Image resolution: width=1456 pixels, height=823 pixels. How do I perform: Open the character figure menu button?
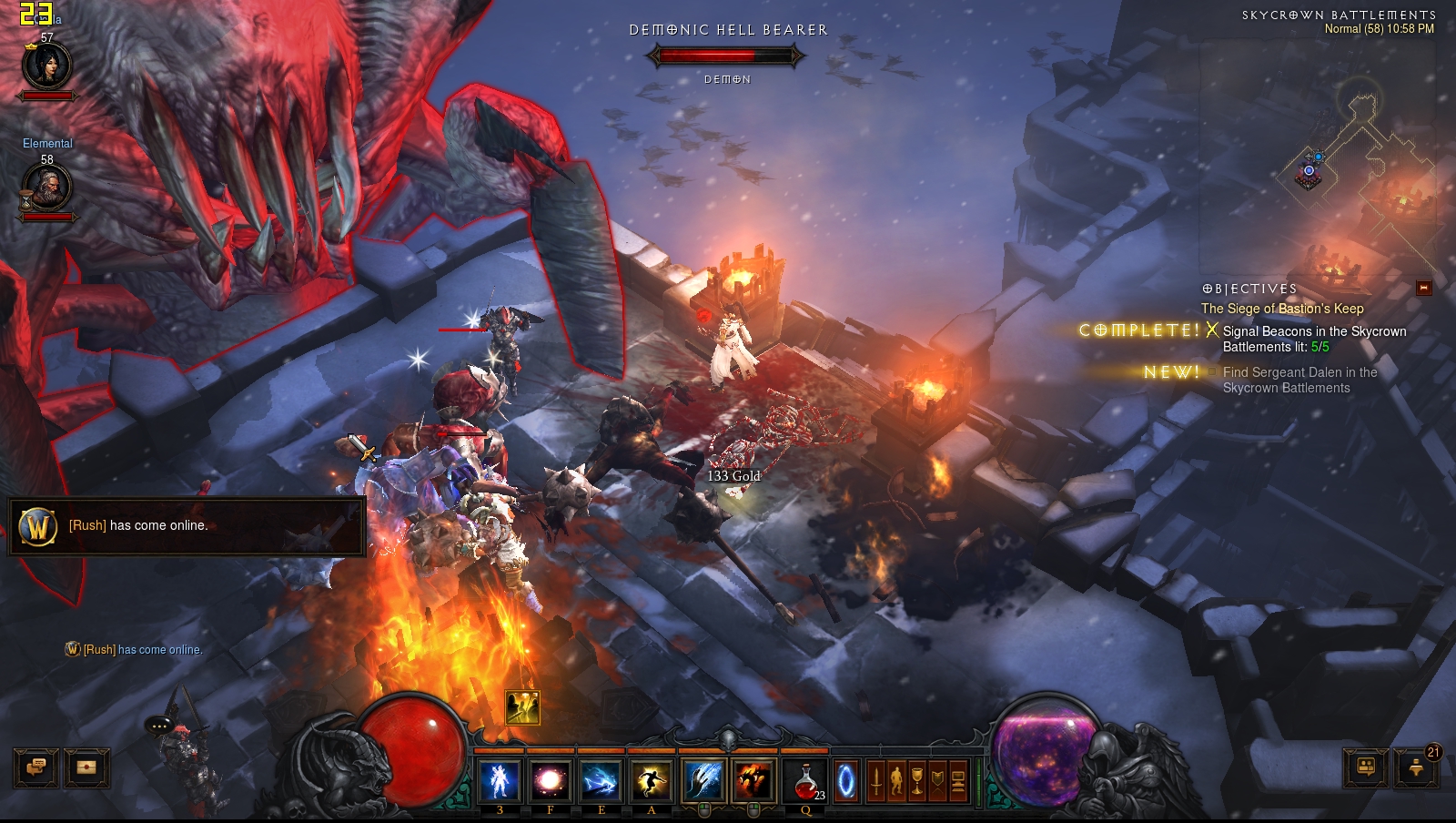point(896,781)
